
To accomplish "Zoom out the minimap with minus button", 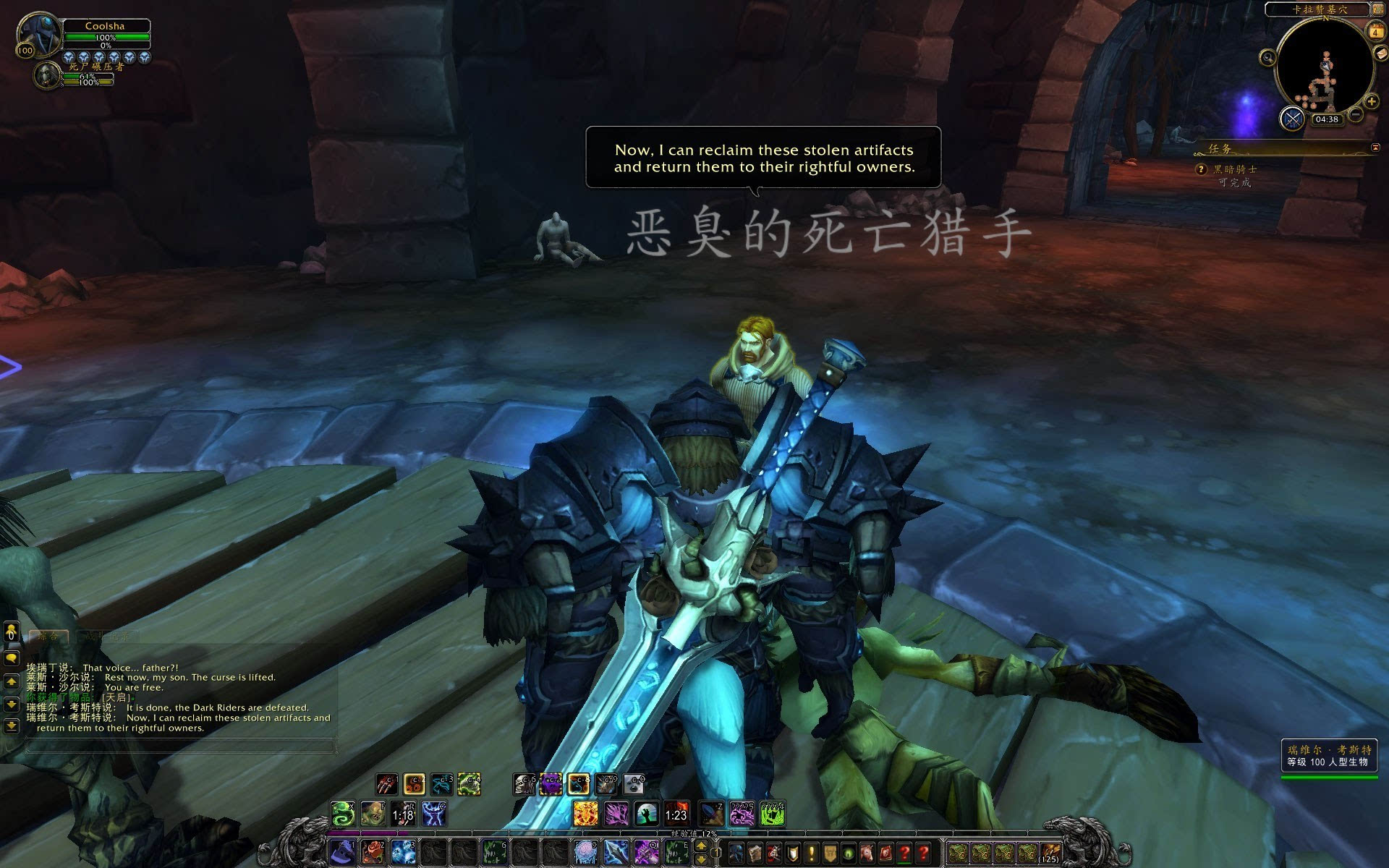I will coord(1356,114).
